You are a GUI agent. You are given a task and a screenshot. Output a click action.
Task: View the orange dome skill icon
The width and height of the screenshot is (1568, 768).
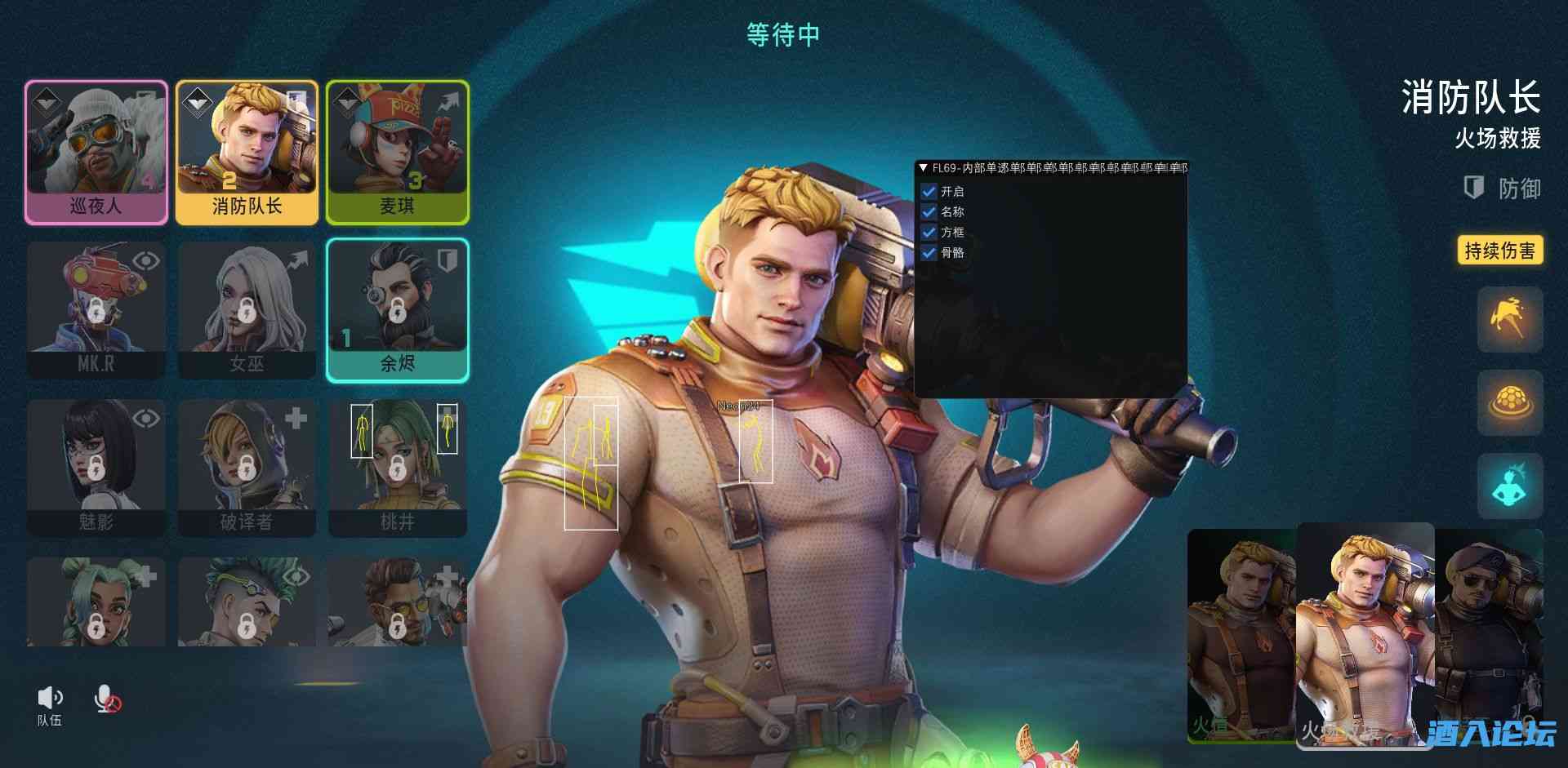pyautogui.click(x=1509, y=402)
